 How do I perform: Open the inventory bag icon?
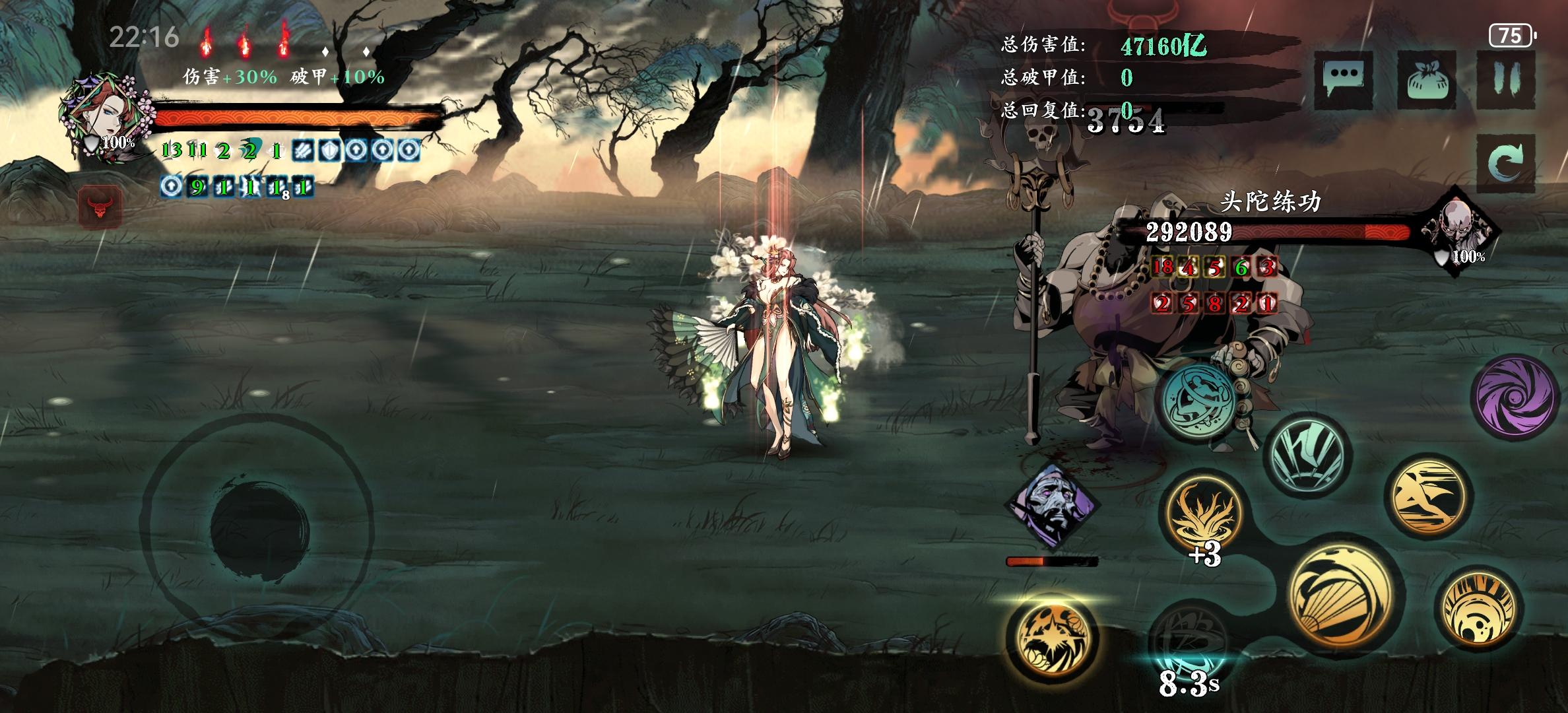[1427, 80]
